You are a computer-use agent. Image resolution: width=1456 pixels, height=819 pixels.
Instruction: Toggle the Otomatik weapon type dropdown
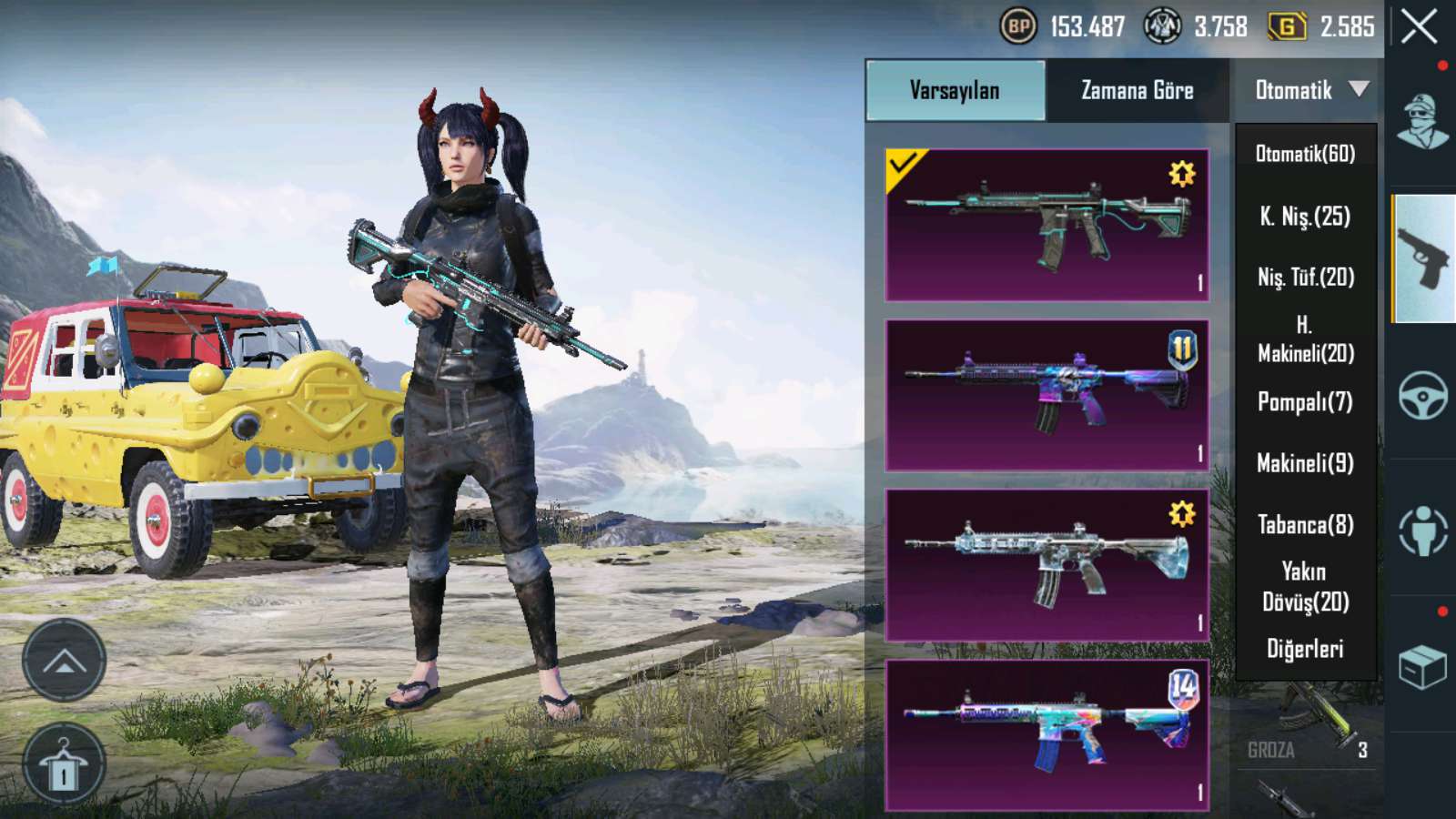(x=1309, y=90)
